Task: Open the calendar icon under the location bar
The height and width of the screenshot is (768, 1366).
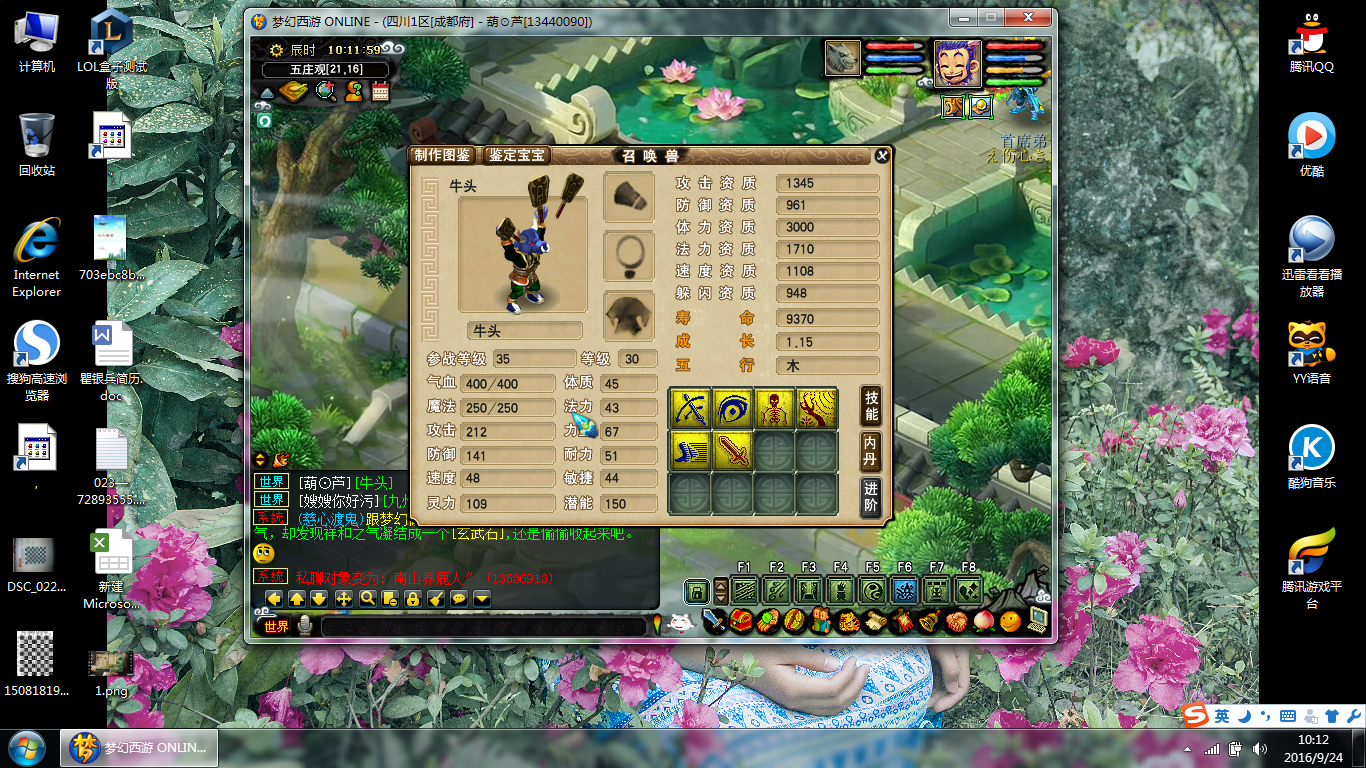Action: (380, 92)
